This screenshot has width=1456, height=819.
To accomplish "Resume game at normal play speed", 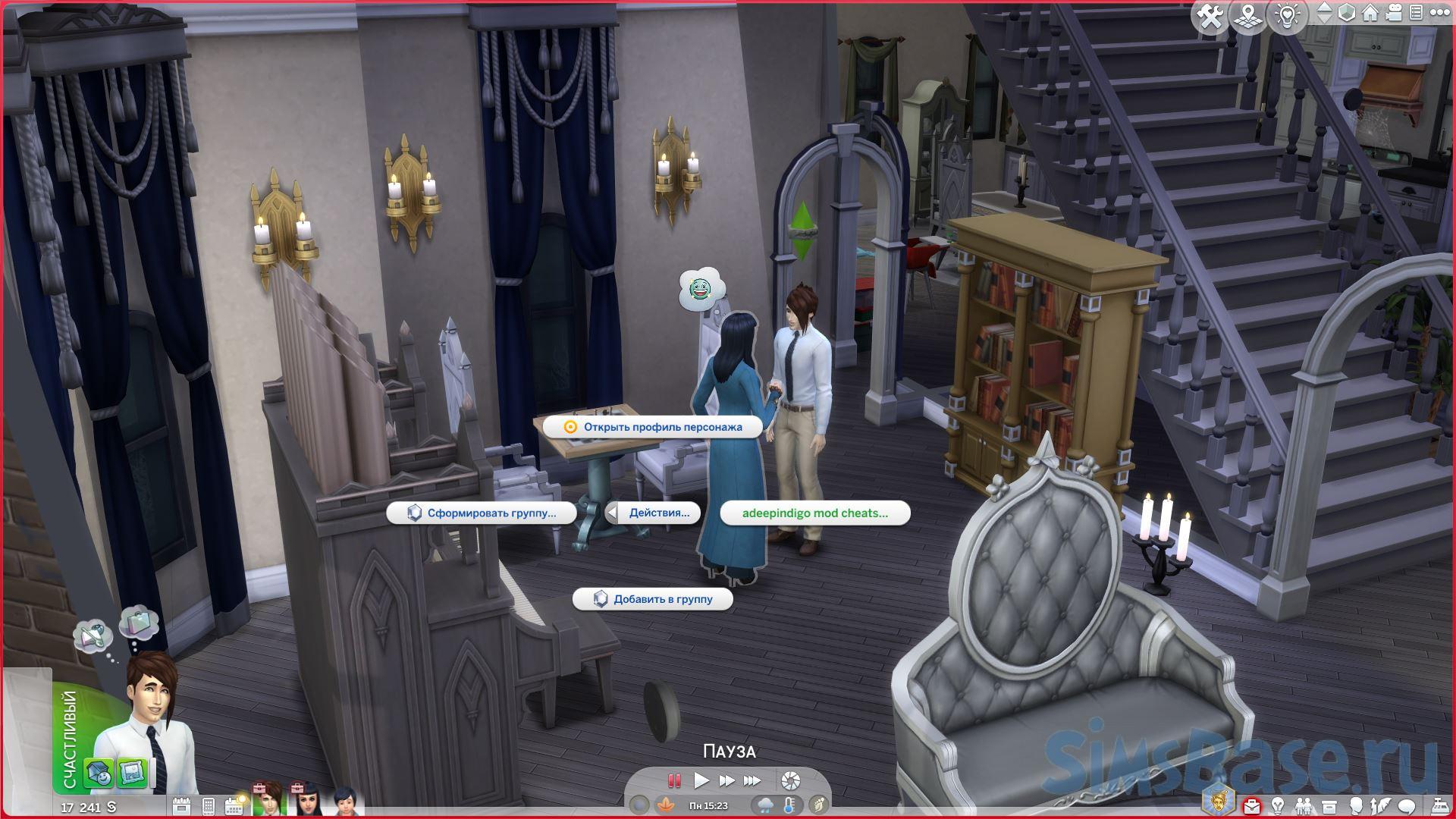I will (701, 780).
